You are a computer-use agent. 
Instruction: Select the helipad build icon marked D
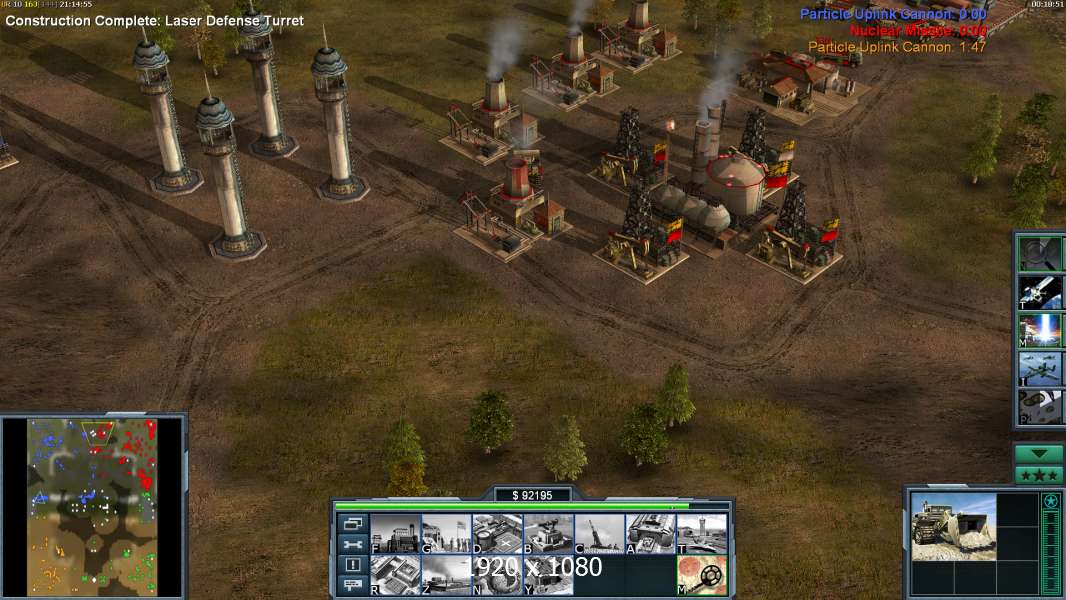coord(497,534)
